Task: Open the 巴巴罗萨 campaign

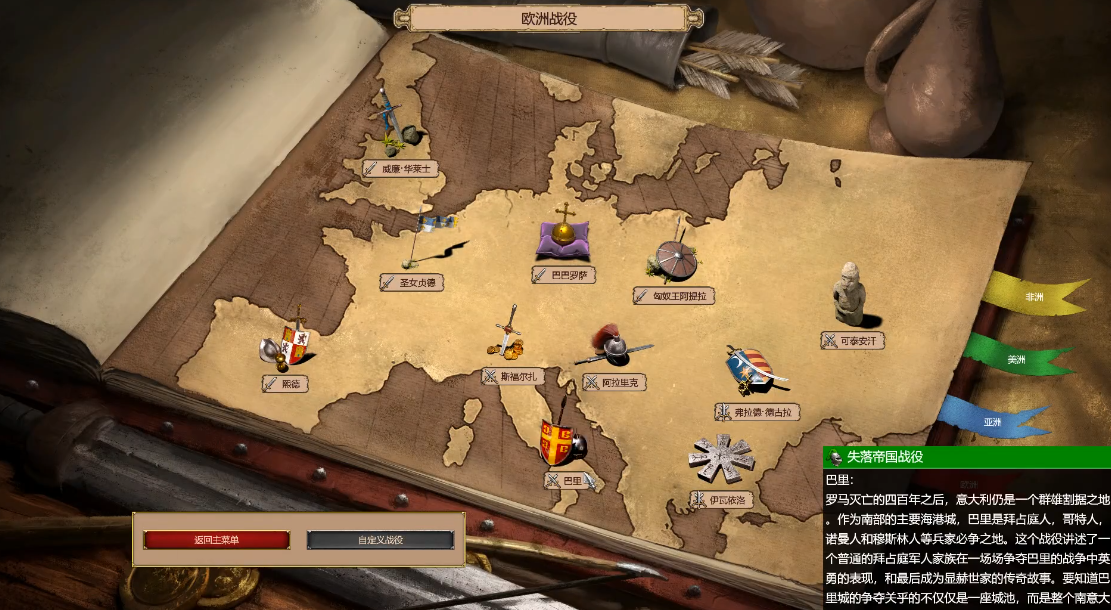Action: pyautogui.click(x=564, y=274)
